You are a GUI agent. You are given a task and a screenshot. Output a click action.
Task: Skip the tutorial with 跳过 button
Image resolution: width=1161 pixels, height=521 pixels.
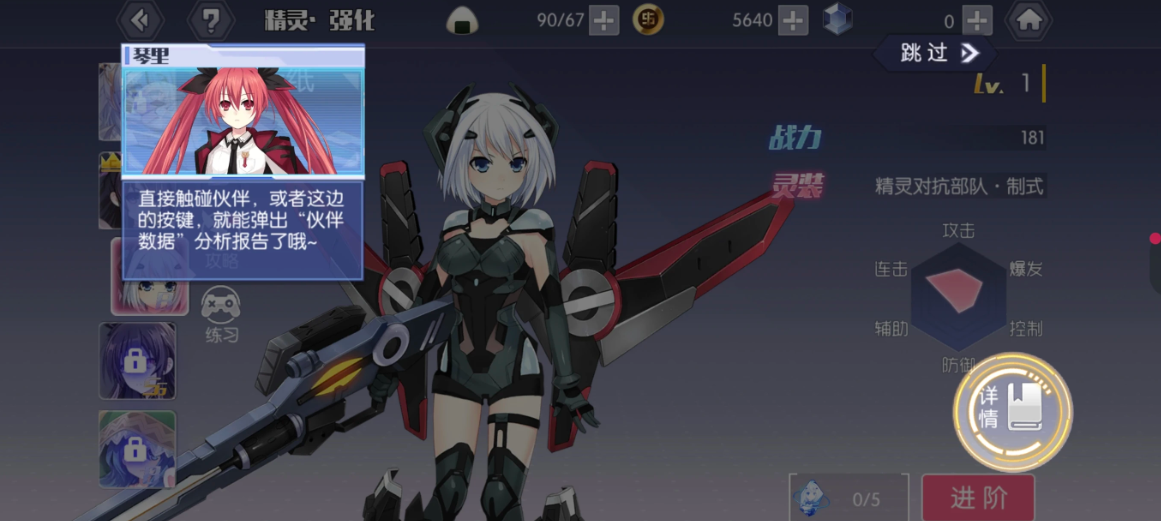(x=937, y=53)
